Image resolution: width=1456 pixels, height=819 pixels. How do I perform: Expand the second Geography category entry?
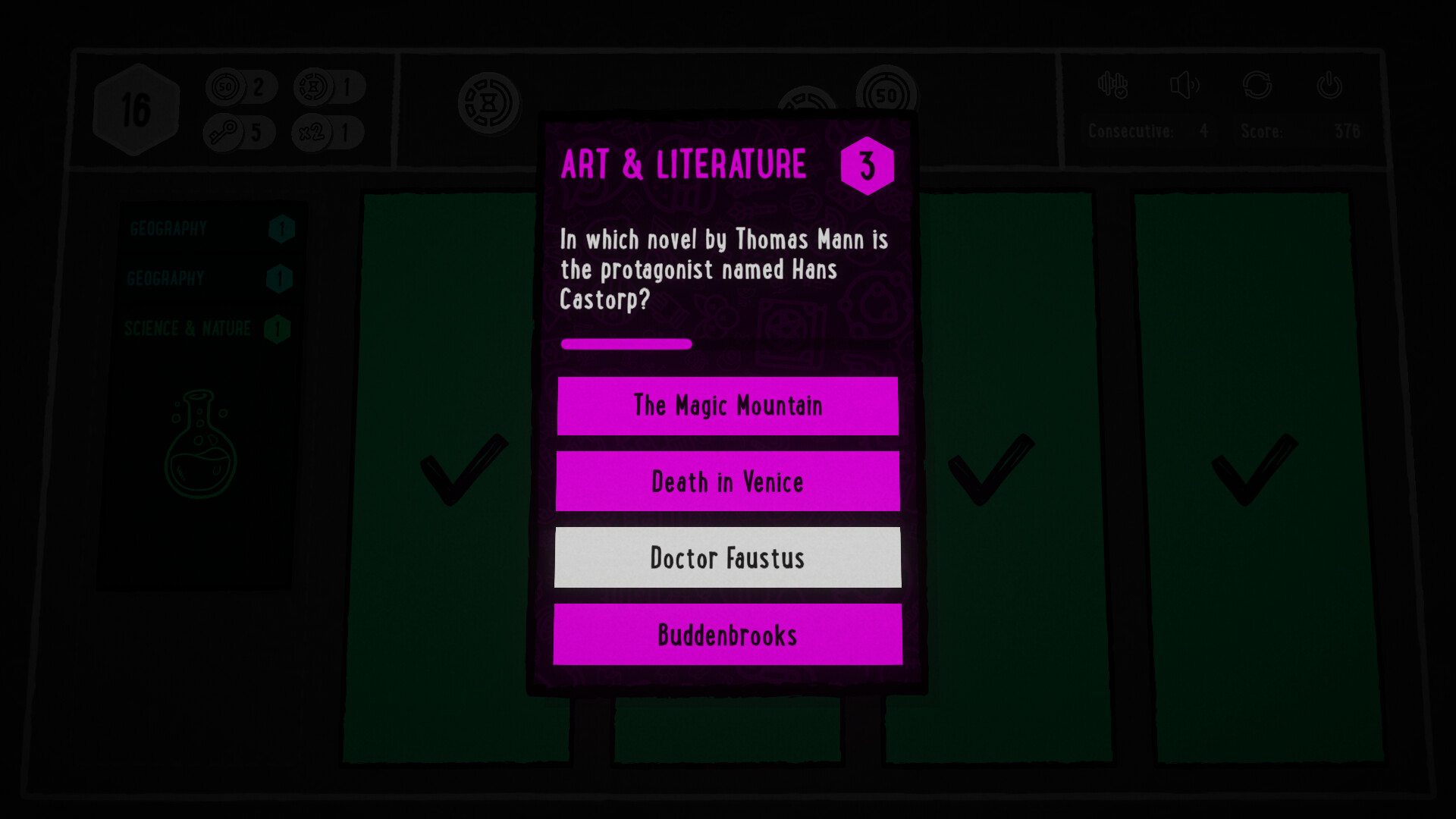(x=212, y=278)
